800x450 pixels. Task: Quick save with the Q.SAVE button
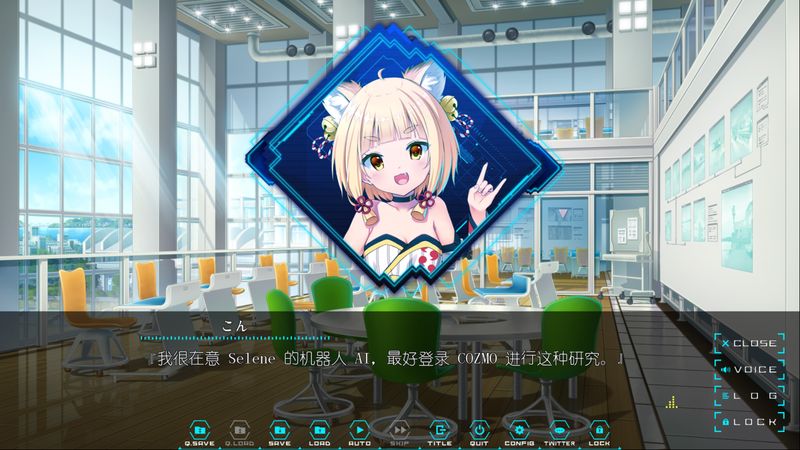coord(200,430)
